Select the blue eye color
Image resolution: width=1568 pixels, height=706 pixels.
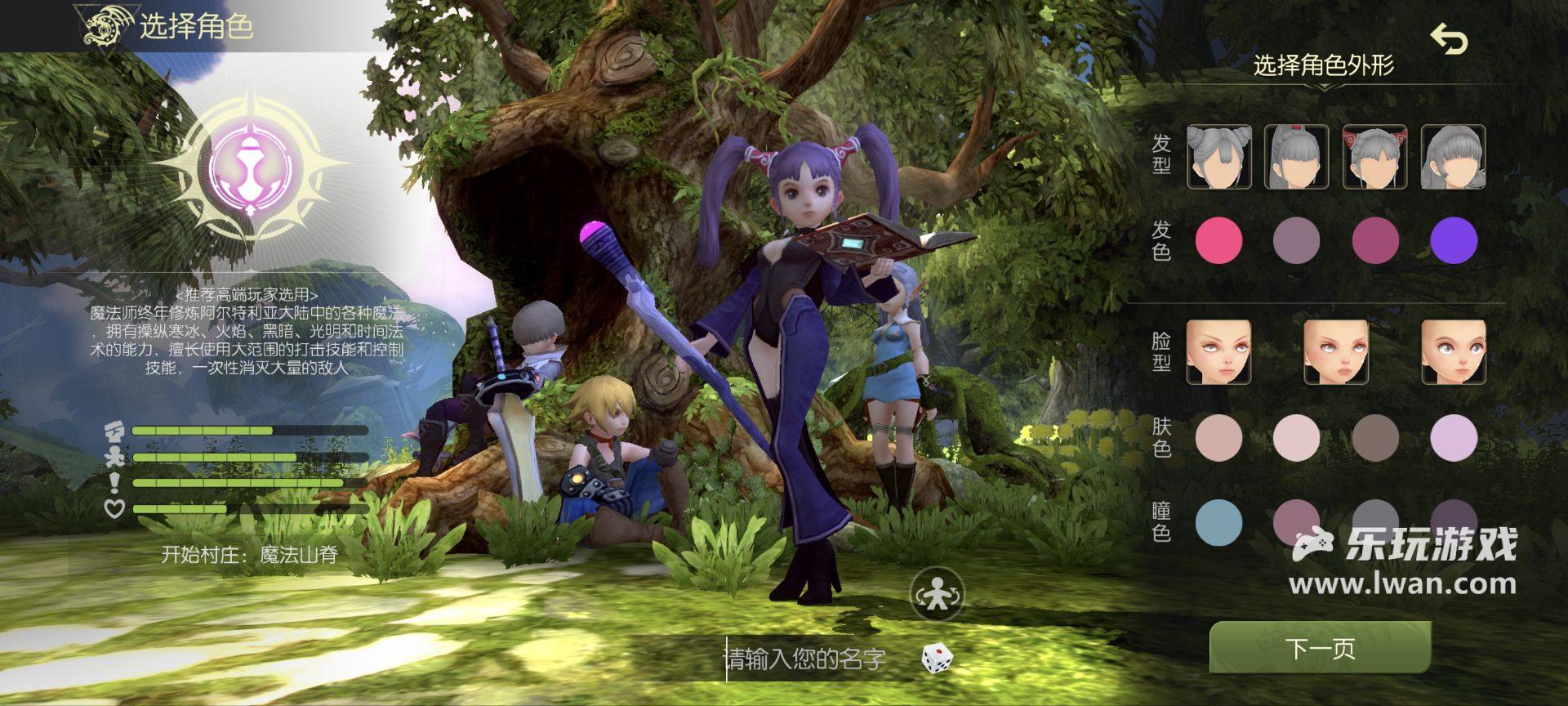click(x=1218, y=522)
